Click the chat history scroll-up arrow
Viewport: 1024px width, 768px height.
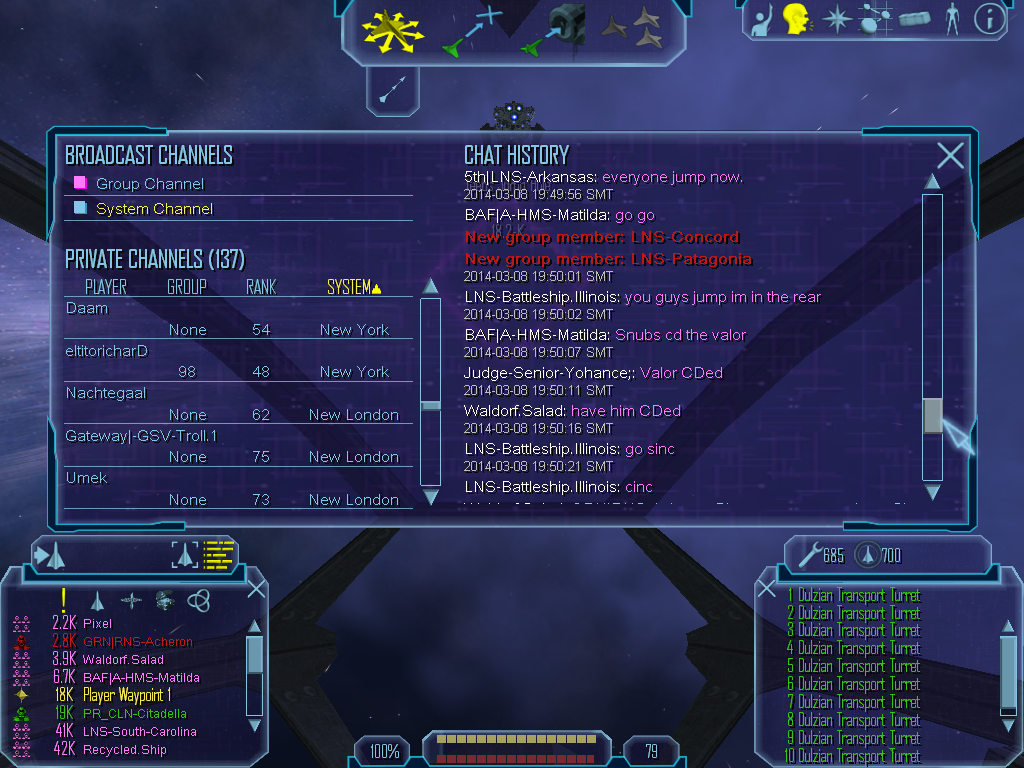[932, 182]
